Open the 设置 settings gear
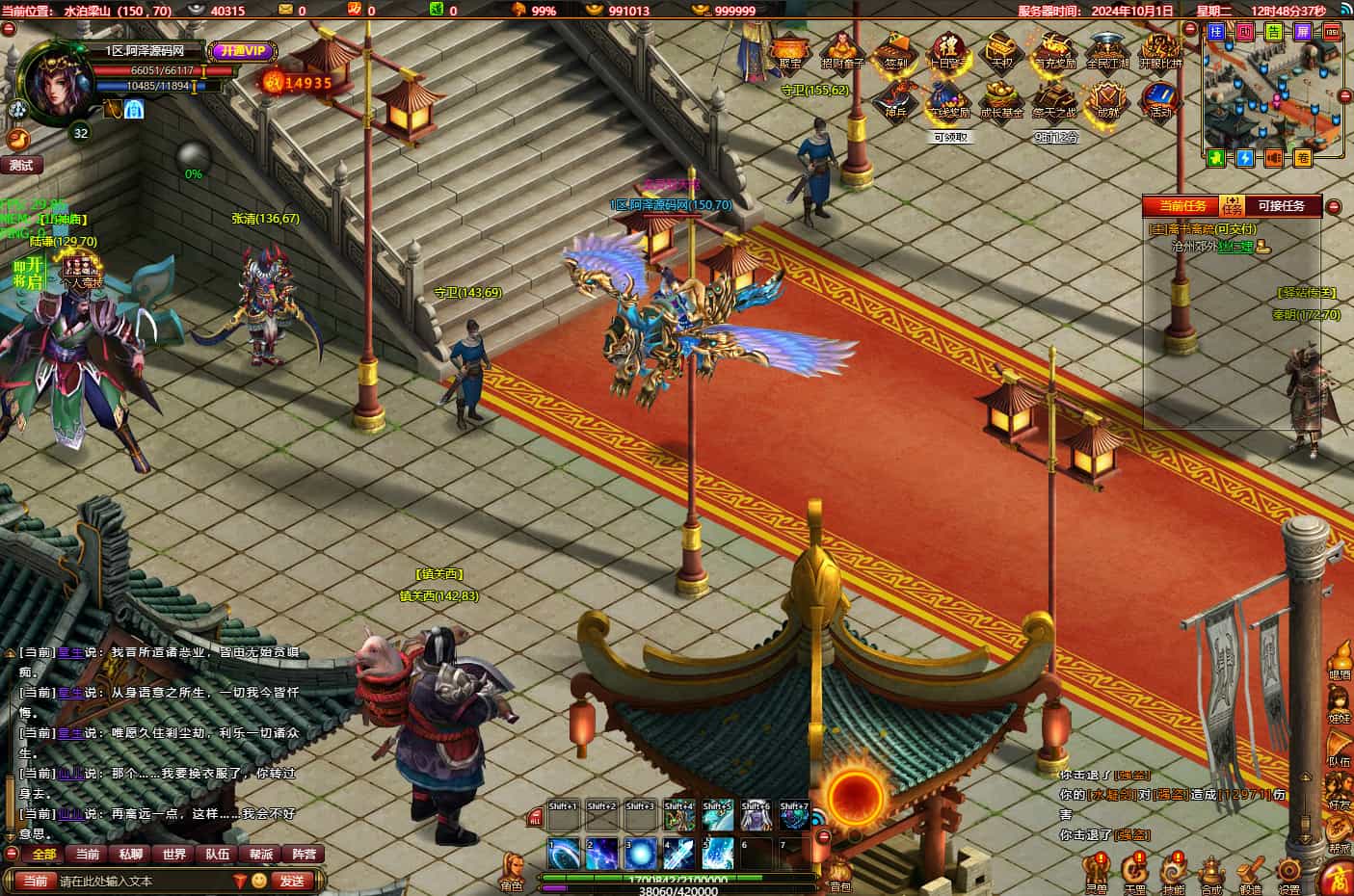The image size is (1354, 896). coord(1288,870)
